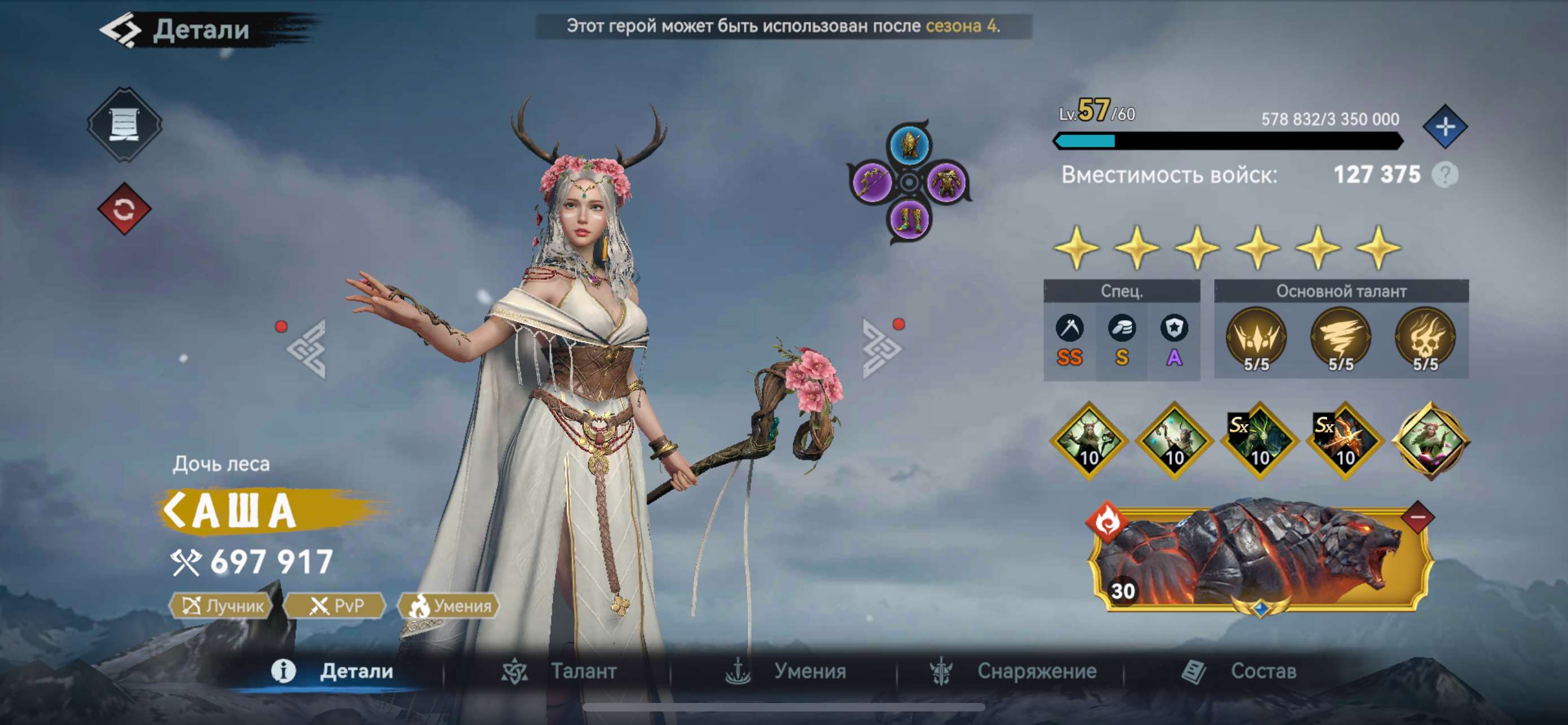Switch to next hero with right arrow
Image resolution: width=1568 pixels, height=725 pixels.
[881, 348]
